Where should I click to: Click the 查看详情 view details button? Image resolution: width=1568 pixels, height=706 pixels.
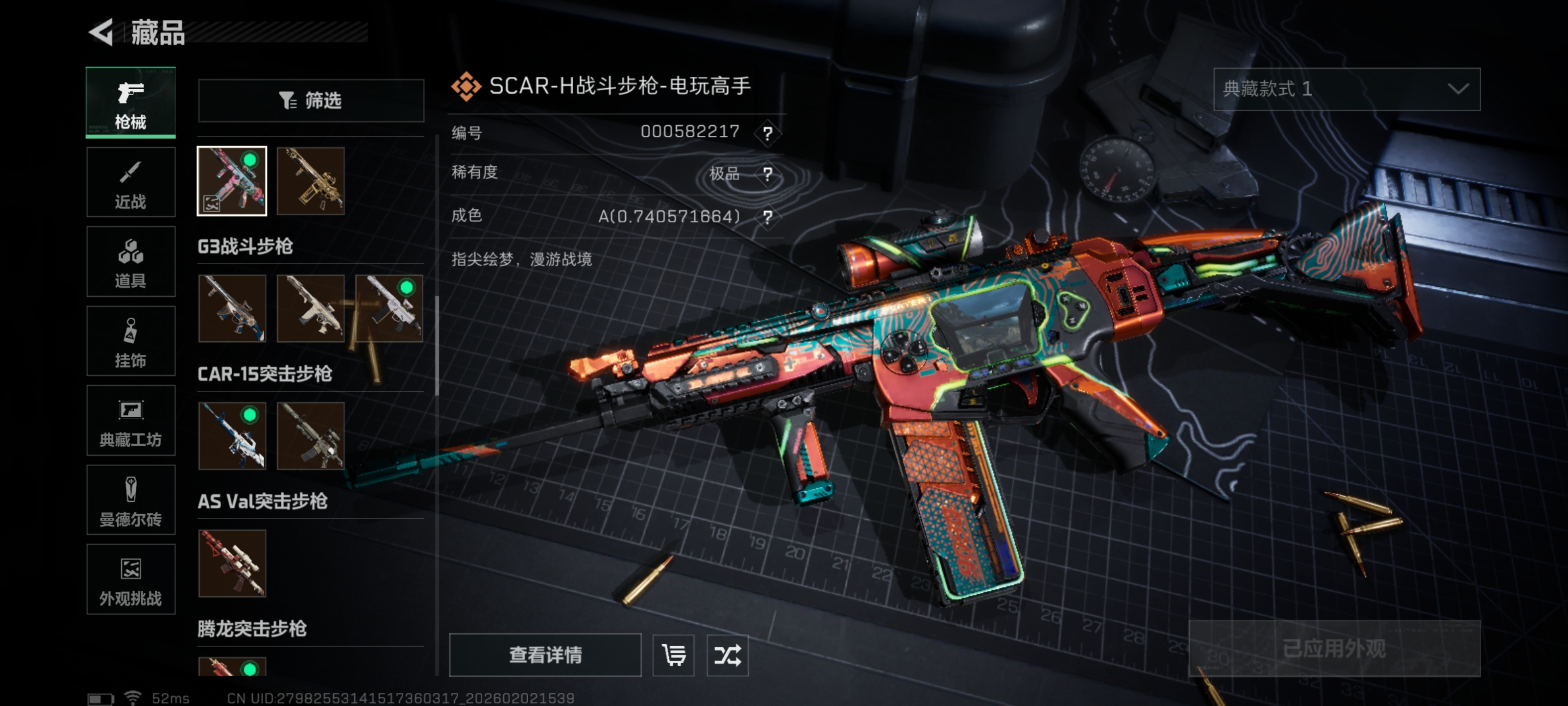(x=545, y=656)
